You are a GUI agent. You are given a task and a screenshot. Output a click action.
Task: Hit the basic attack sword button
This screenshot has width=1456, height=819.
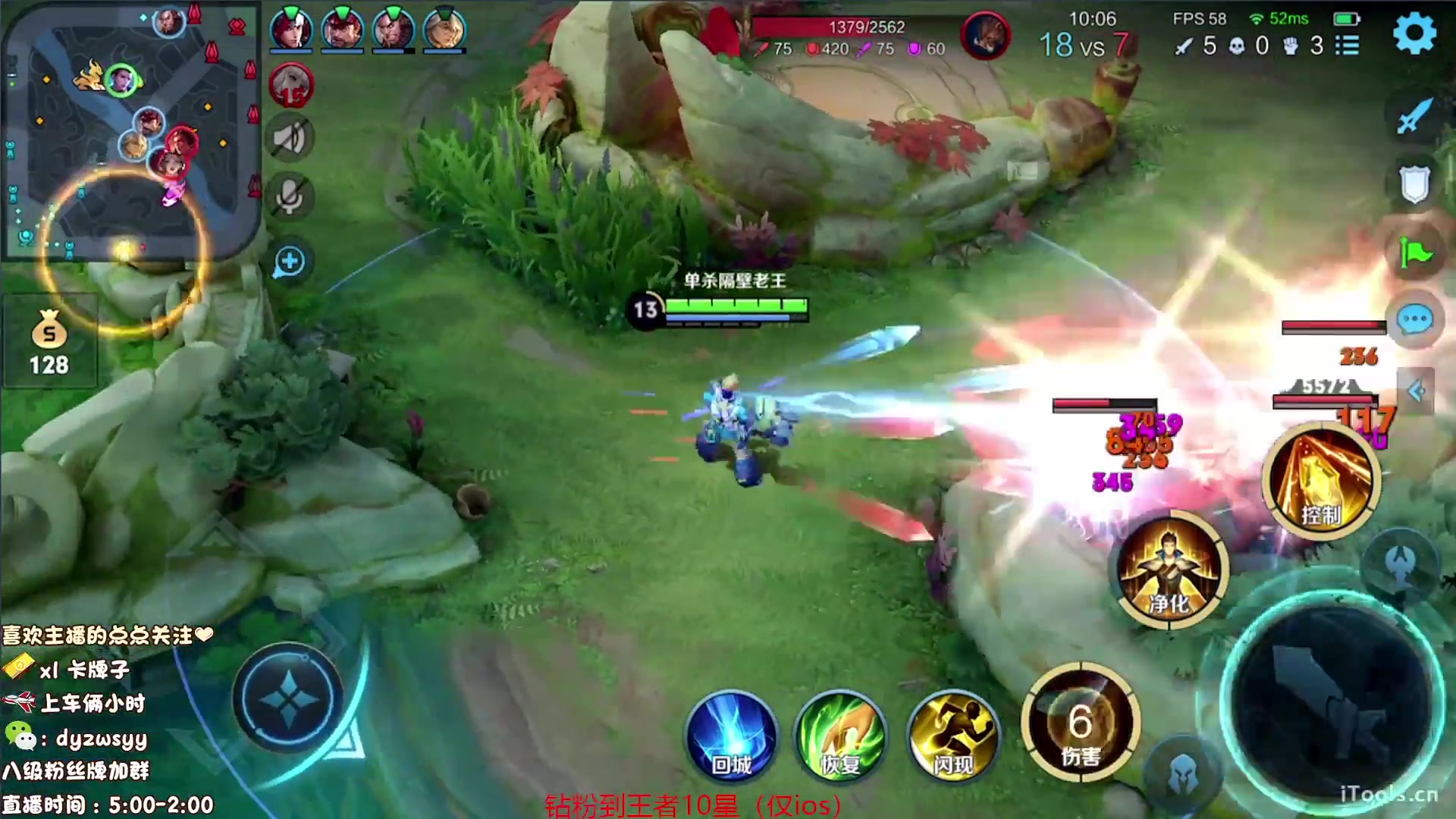pyautogui.click(x=1332, y=703)
